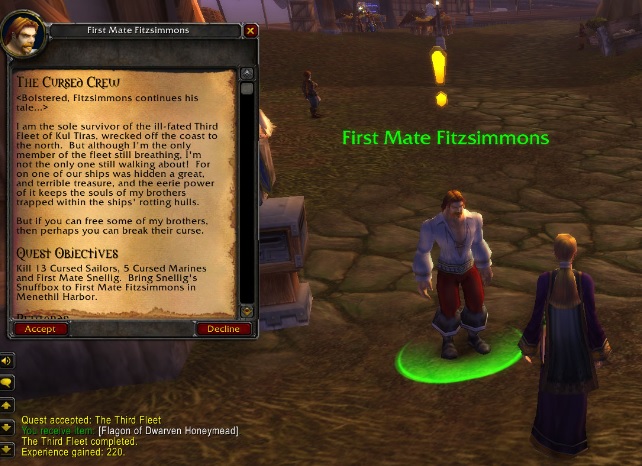Click the chat log scroll-up arrow
The height and width of the screenshot is (466, 642).
click(x=7, y=406)
